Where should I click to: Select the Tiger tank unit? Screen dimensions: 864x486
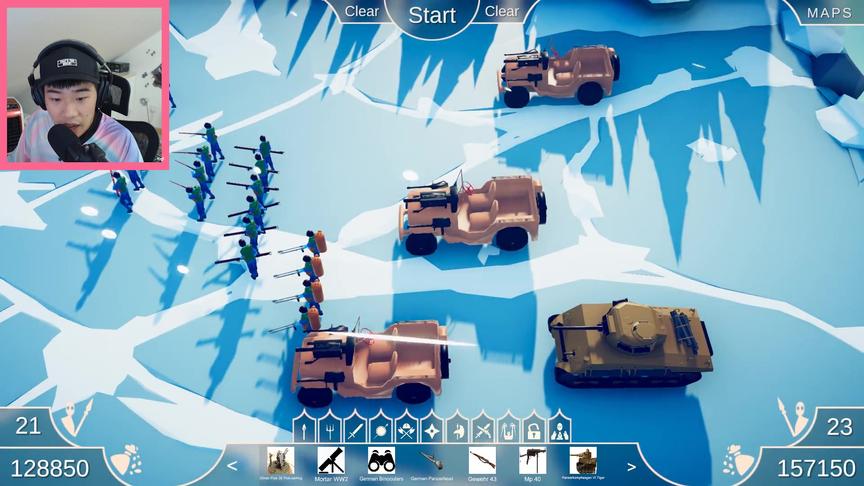(583, 463)
